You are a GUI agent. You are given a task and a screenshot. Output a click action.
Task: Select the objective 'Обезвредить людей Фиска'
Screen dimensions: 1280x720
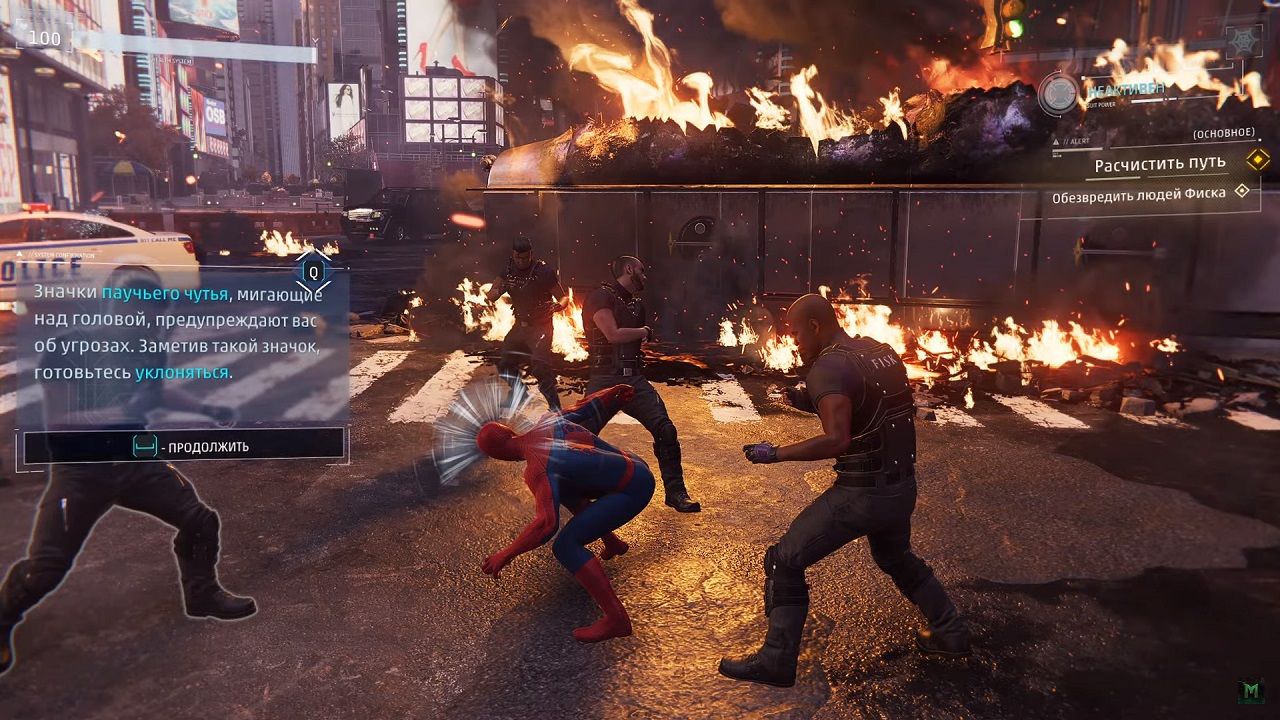tap(1138, 196)
